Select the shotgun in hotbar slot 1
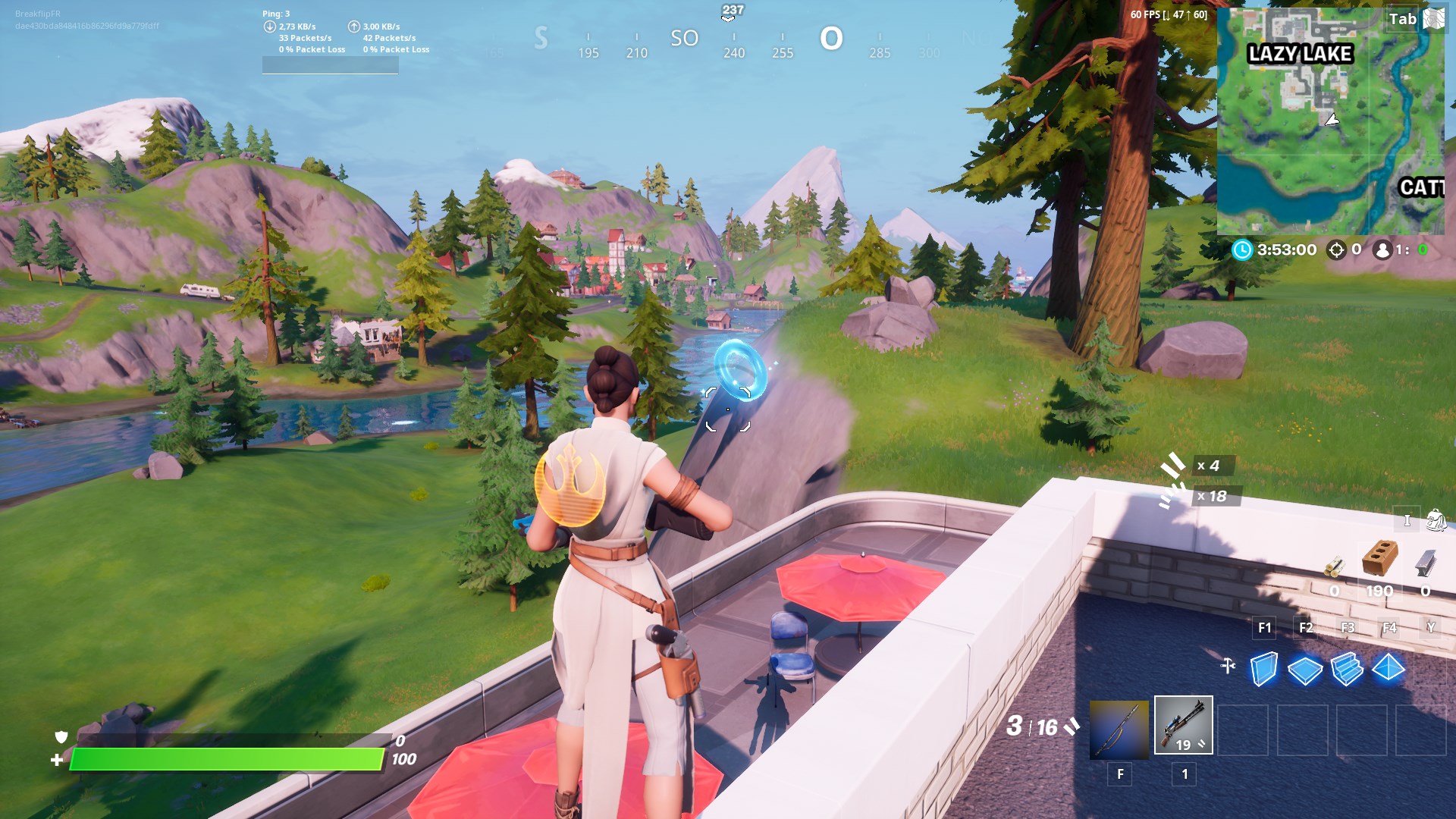The height and width of the screenshot is (819, 1456). coord(1182,726)
